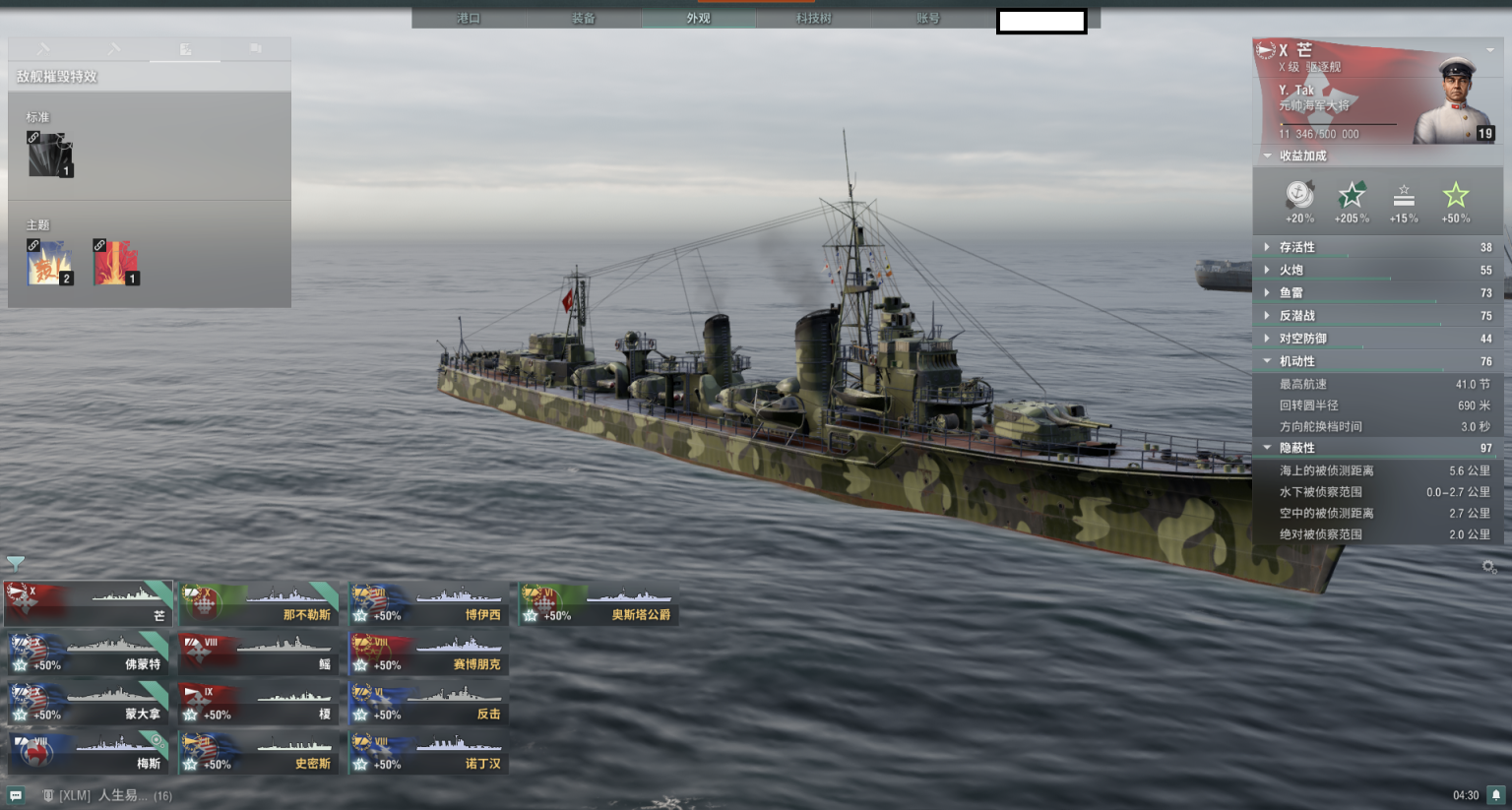This screenshot has width=1512, height=810.
Task: Switch to the 装备 tab
Action: (x=584, y=18)
